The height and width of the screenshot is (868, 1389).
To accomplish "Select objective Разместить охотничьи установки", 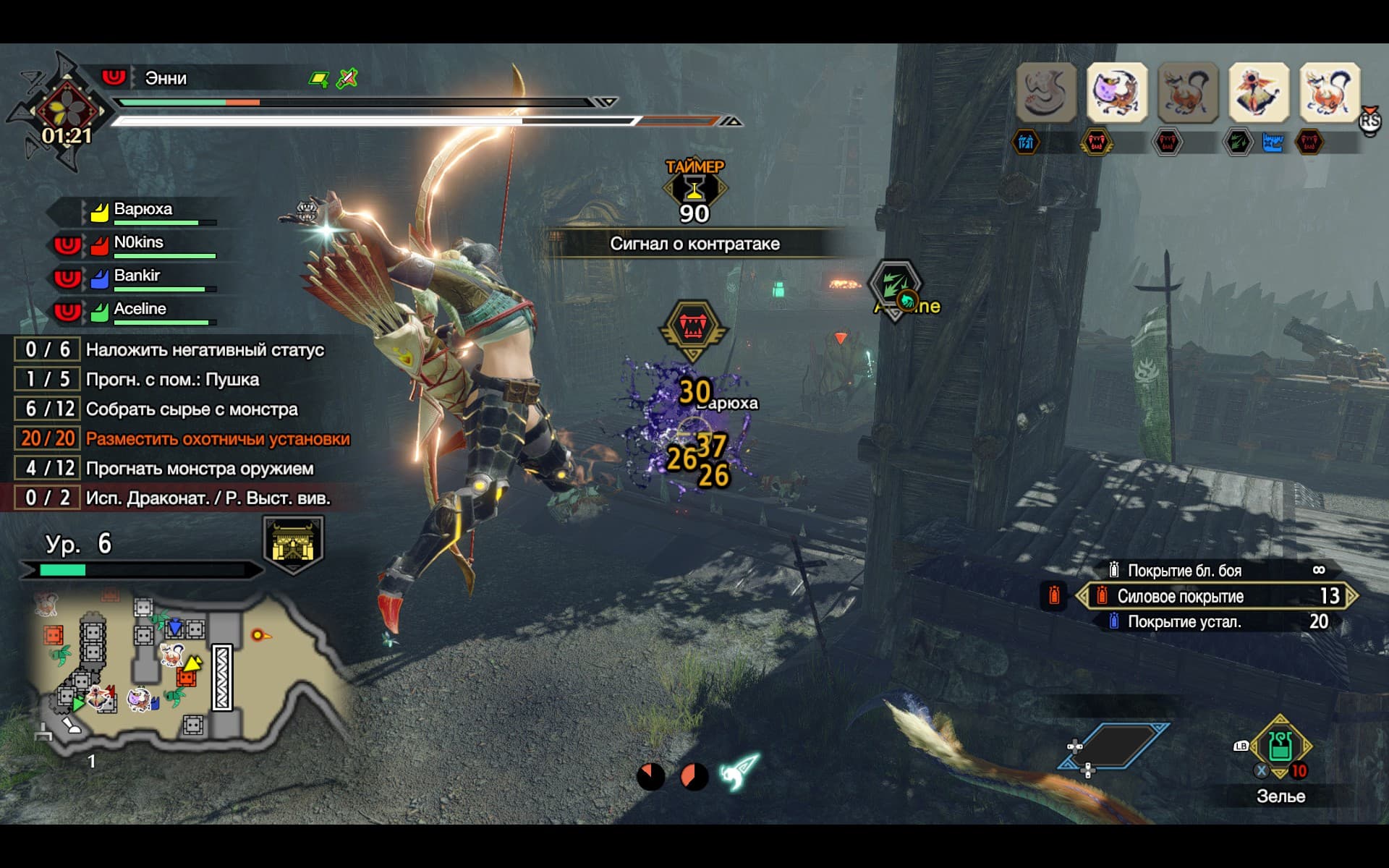I will (x=217, y=439).
